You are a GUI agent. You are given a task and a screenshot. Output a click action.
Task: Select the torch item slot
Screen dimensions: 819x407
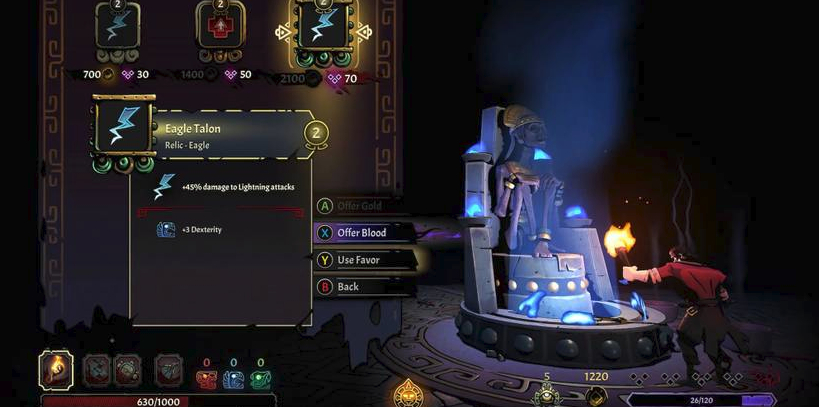56,369
